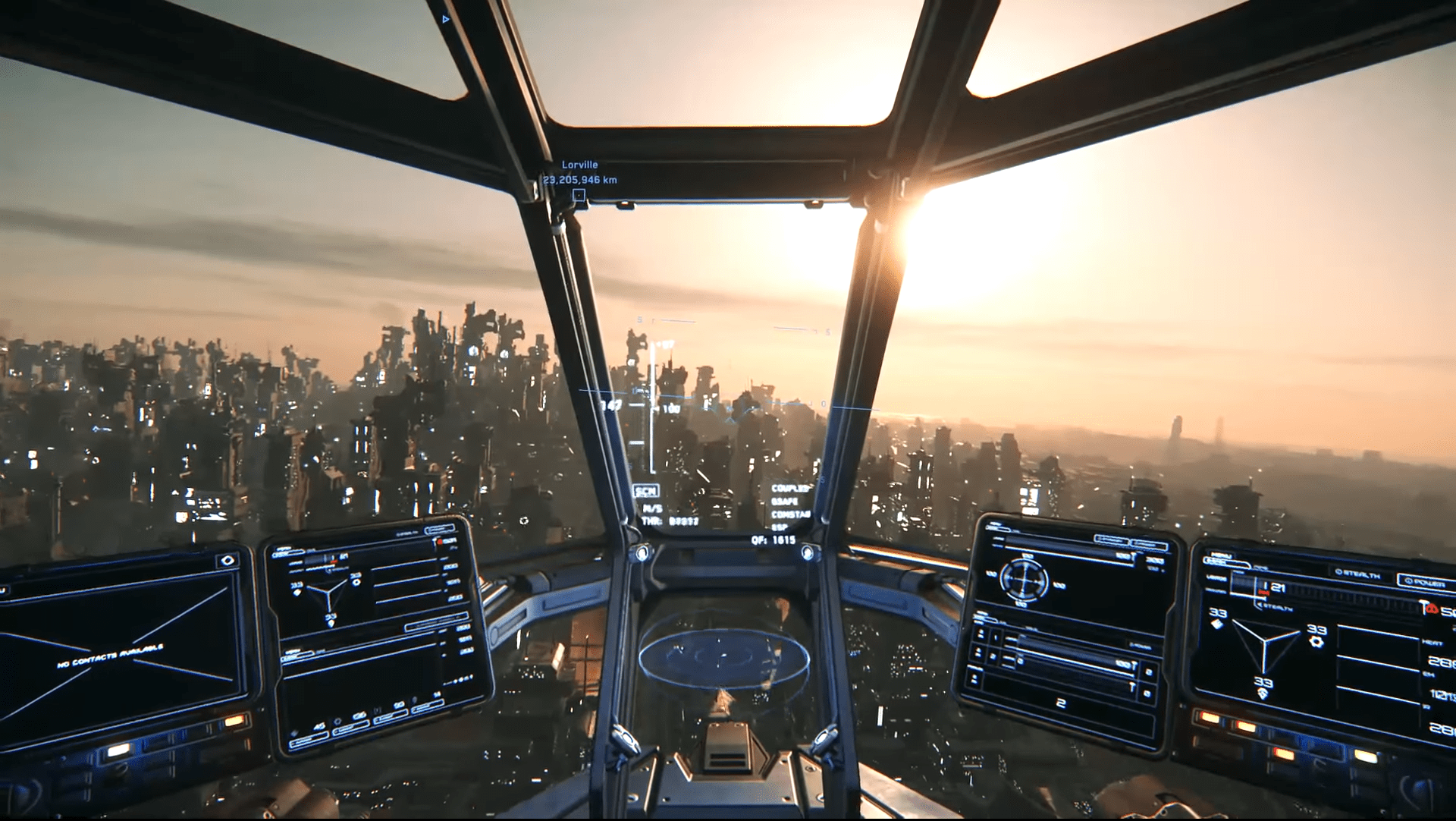Click the SCM mode indicator on the HUD
Screen dimensions: 1456x821
tap(645, 490)
